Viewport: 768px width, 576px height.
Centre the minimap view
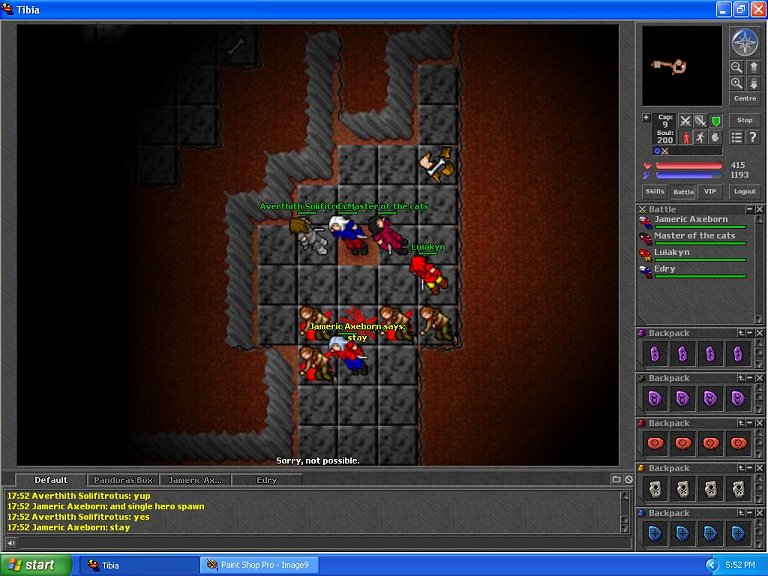[744, 98]
